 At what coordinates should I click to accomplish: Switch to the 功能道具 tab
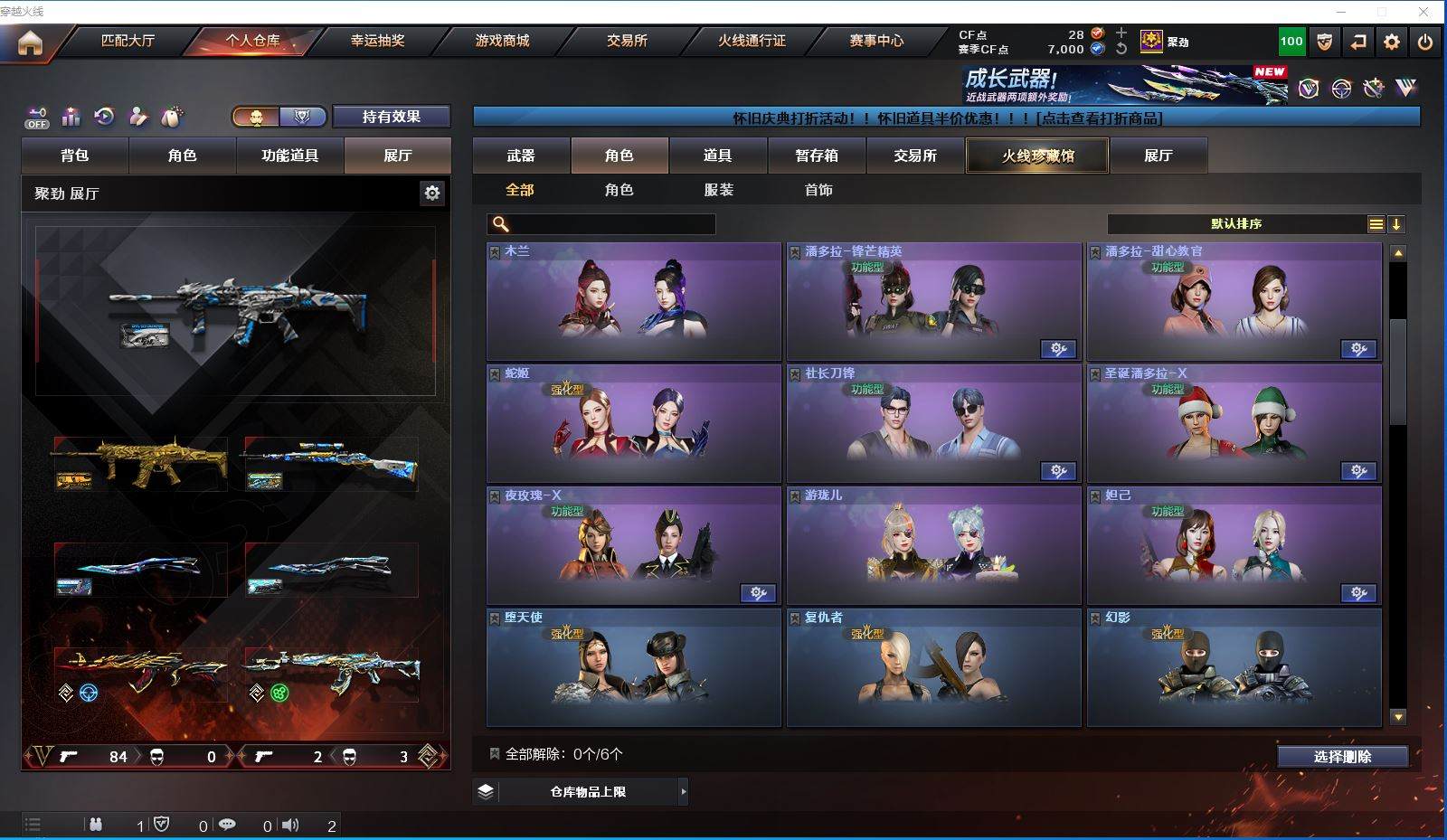point(289,156)
